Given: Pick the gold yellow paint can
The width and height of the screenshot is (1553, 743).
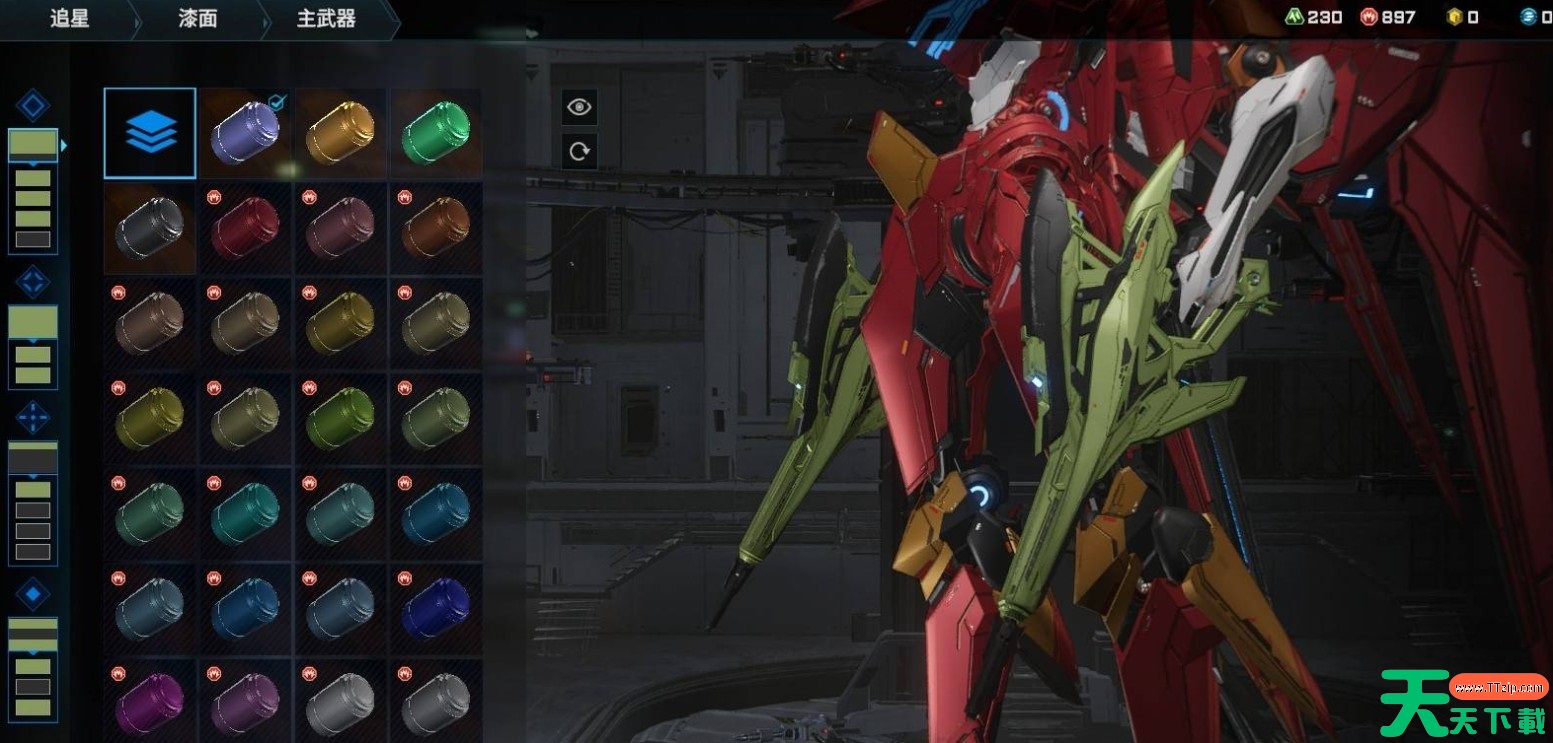Looking at the screenshot, I should pyautogui.click(x=340, y=134).
